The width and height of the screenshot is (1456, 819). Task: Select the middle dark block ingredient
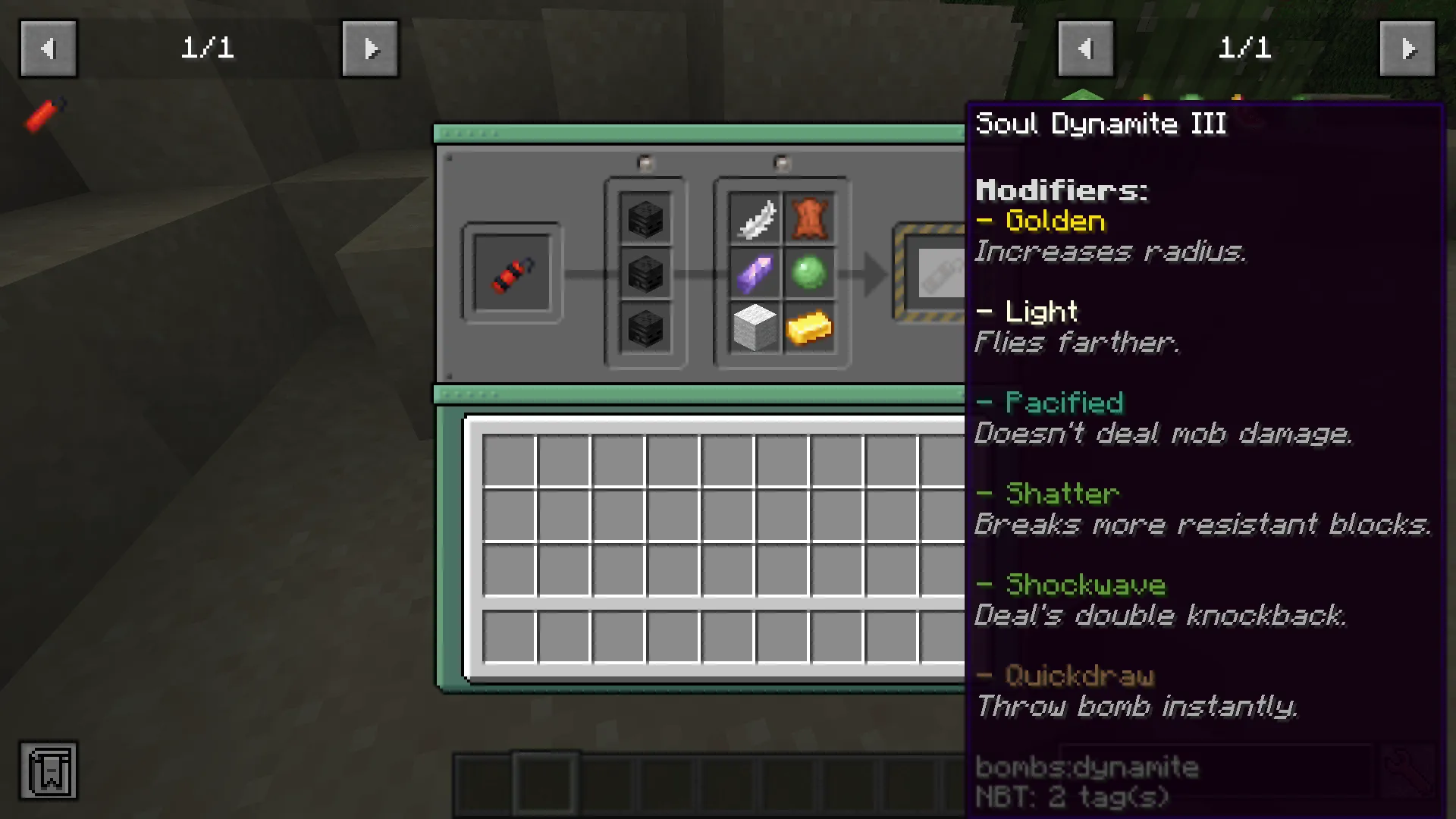[x=645, y=273]
